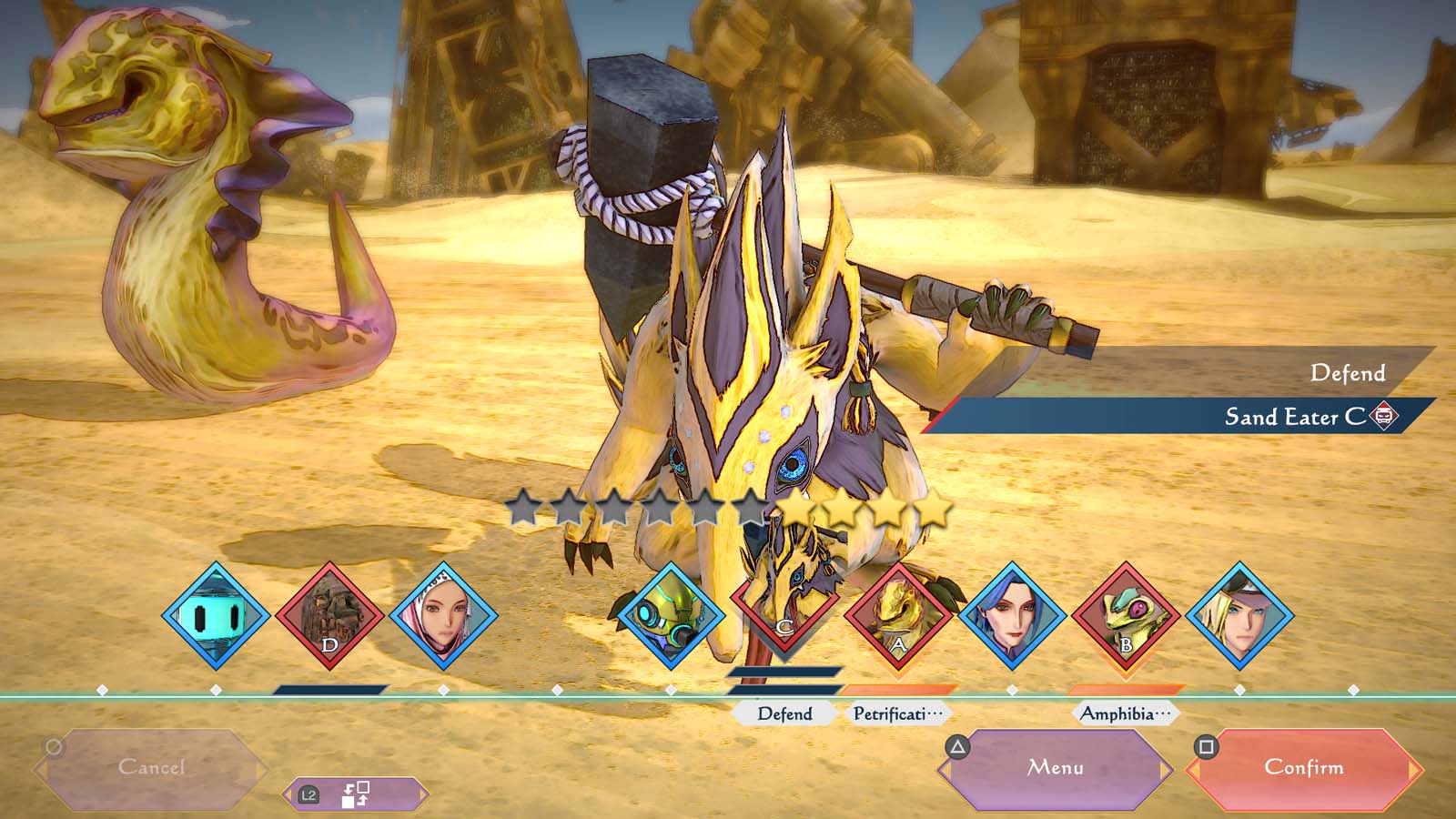Image resolution: width=1456 pixels, height=819 pixels.
Task: Toggle the Defend status tag
Action: click(x=783, y=714)
